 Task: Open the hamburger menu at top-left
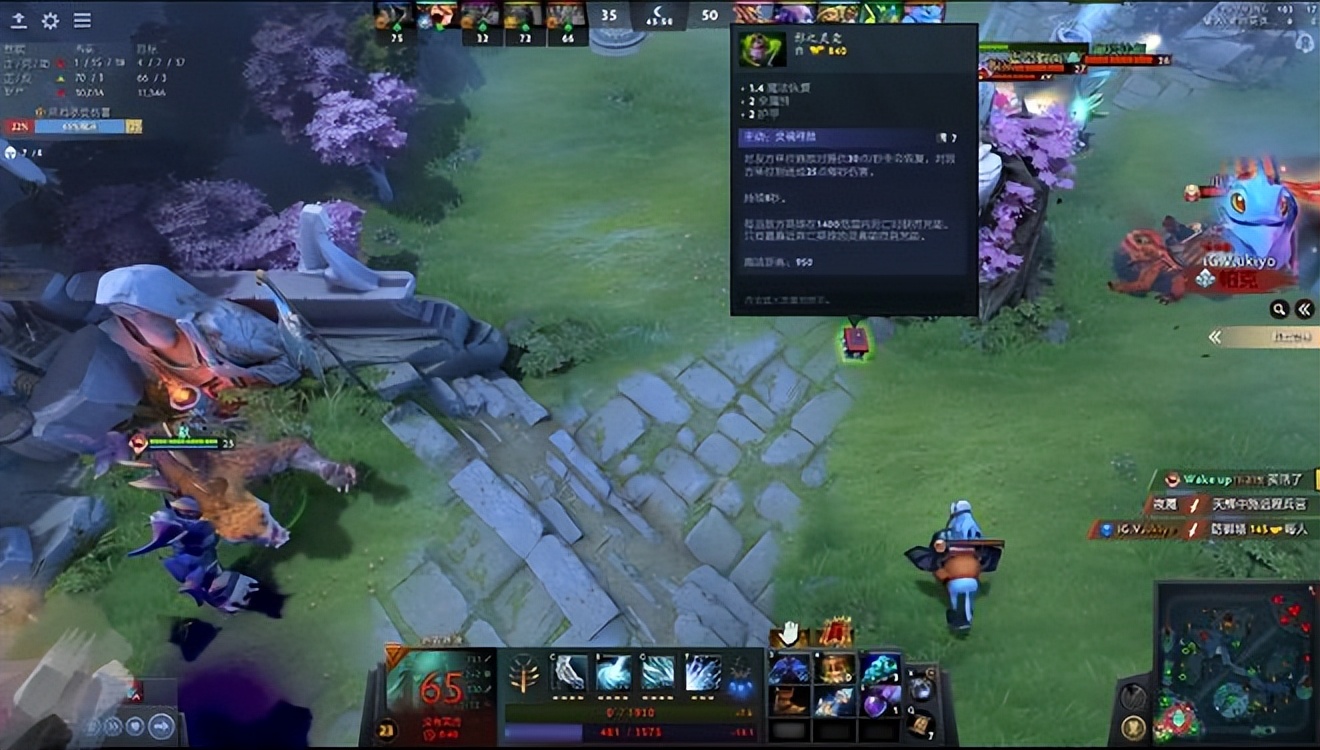click(83, 20)
